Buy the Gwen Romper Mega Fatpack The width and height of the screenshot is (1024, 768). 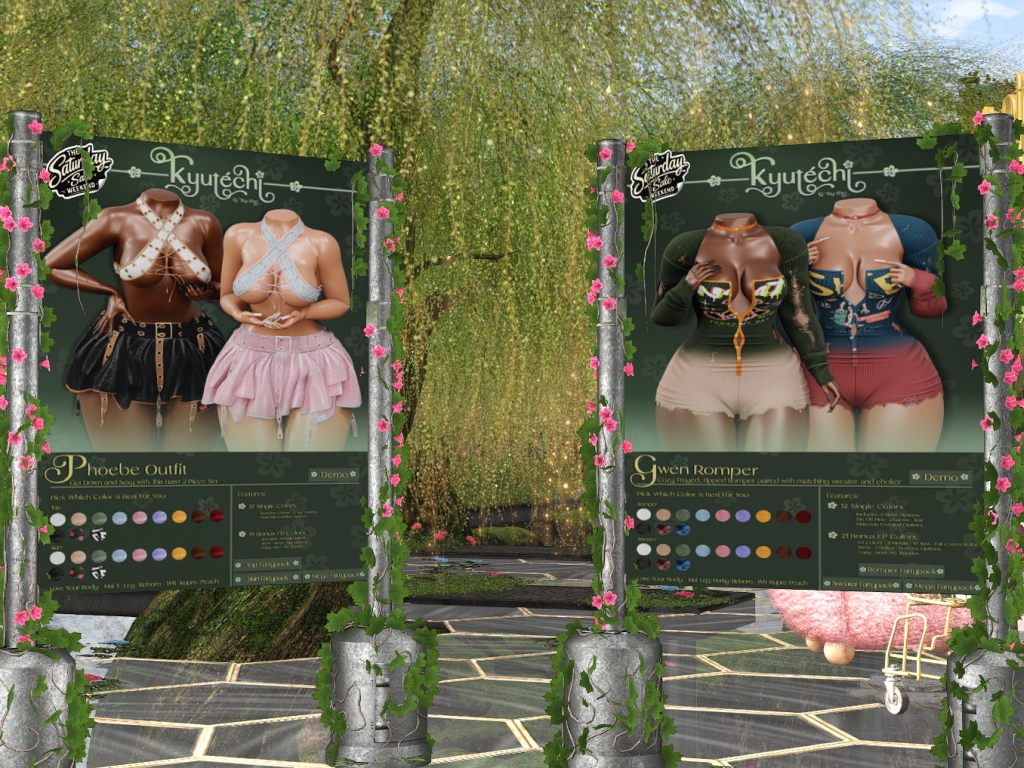pyautogui.click(x=941, y=585)
